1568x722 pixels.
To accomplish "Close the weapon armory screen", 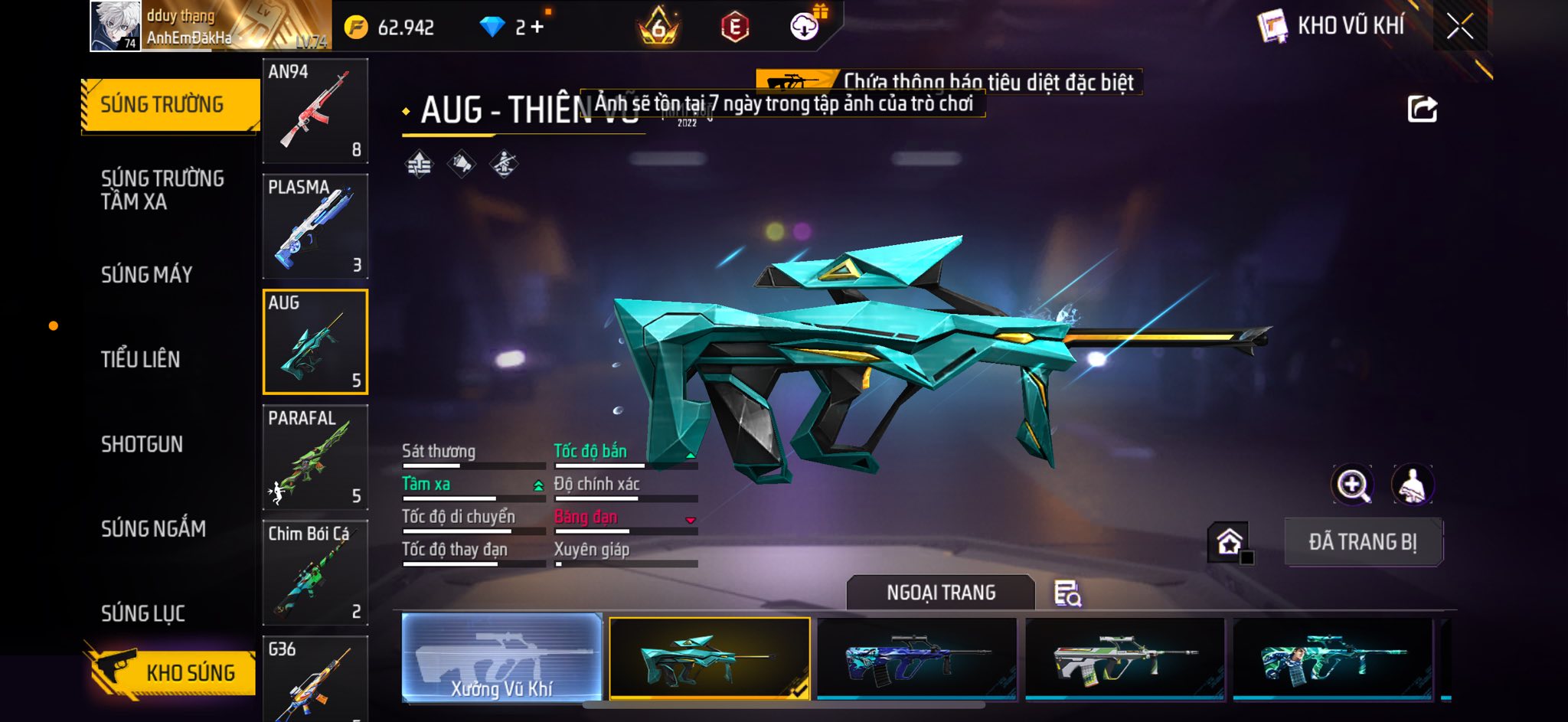I will coord(1459,27).
